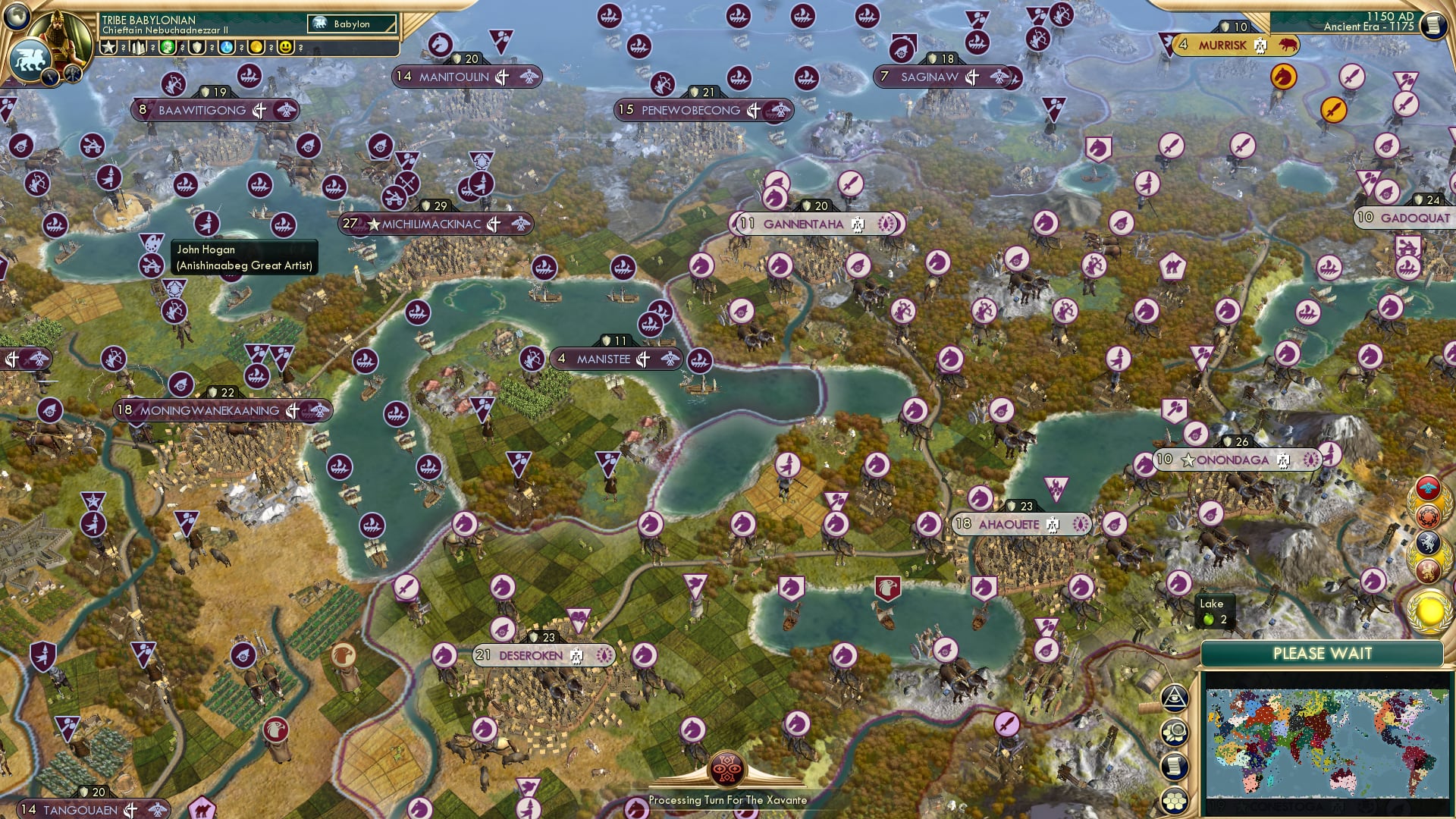Viewport: 1456px width, 819px height.
Task: Click the Please Wait turn button
Action: 1322,654
